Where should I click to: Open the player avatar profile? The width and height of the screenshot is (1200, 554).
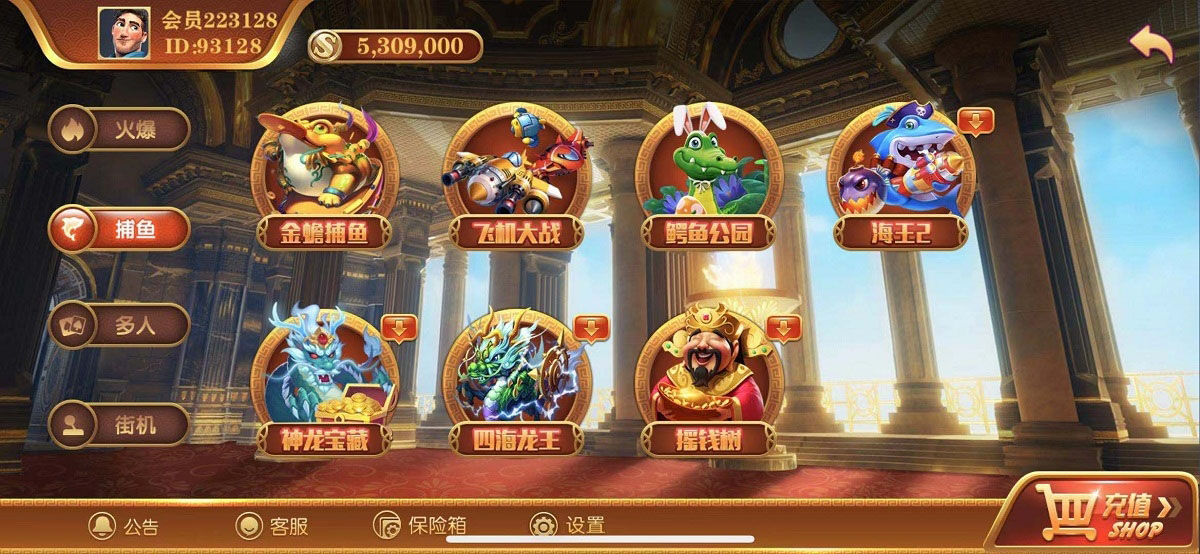(x=124, y=34)
